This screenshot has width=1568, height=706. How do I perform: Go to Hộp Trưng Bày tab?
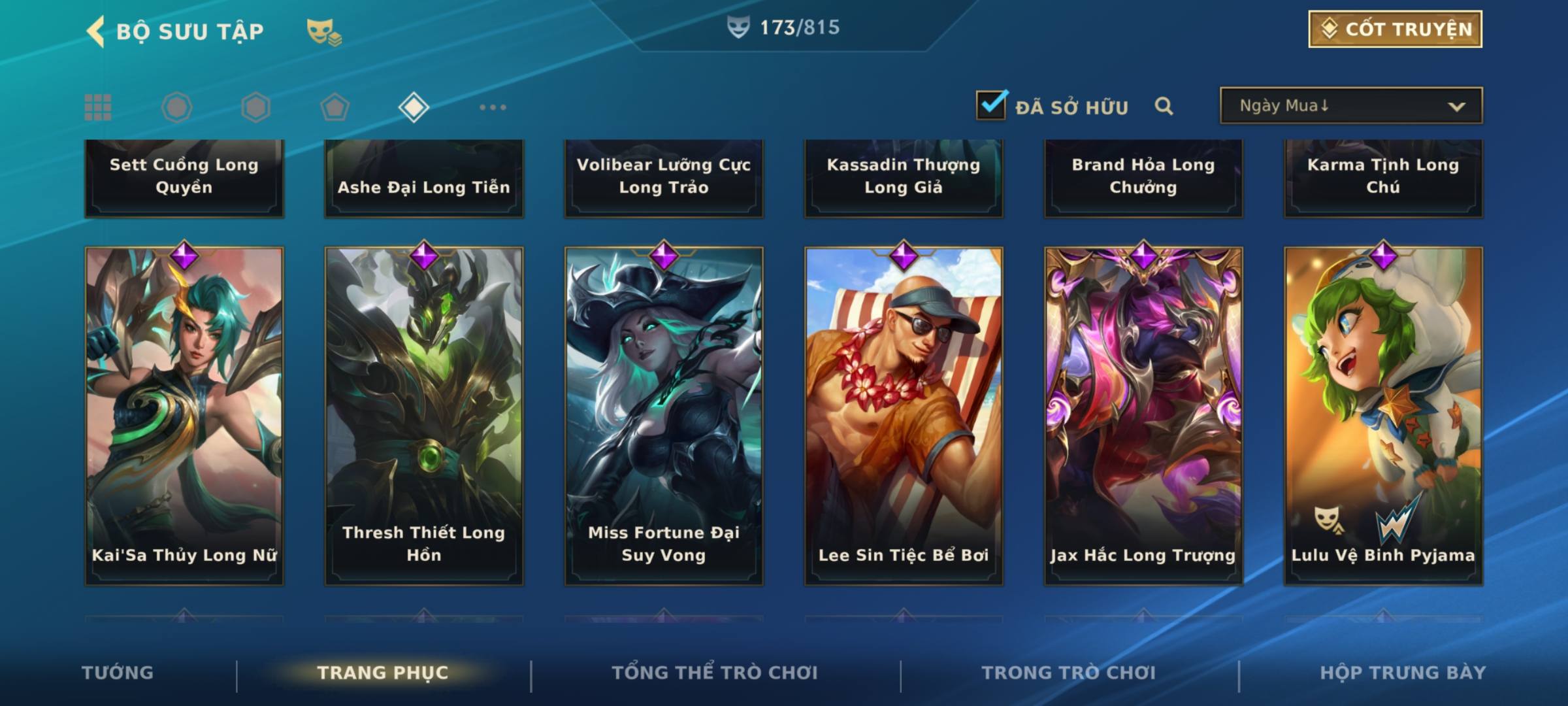1403,673
